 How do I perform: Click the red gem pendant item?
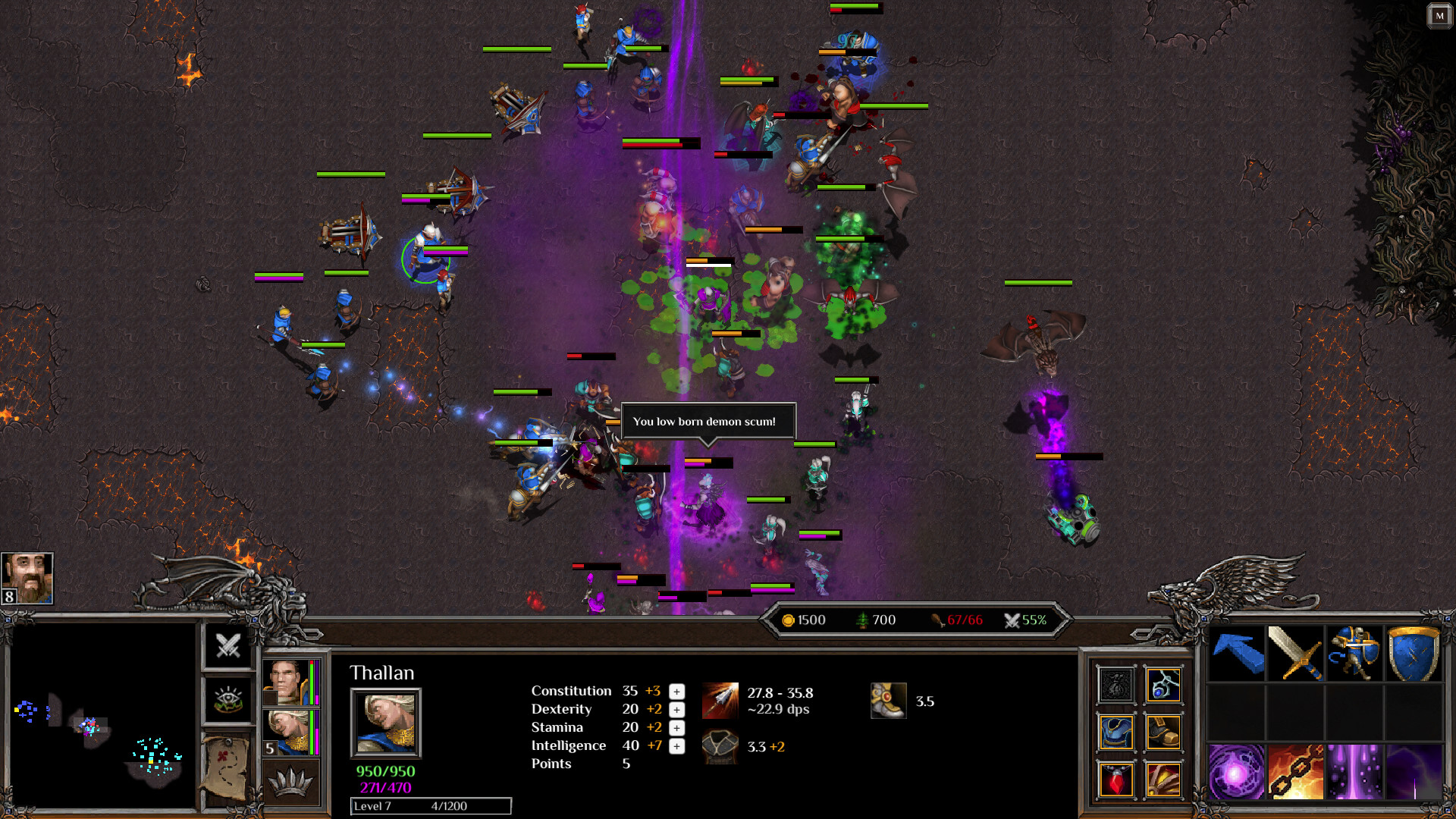coord(1116,780)
